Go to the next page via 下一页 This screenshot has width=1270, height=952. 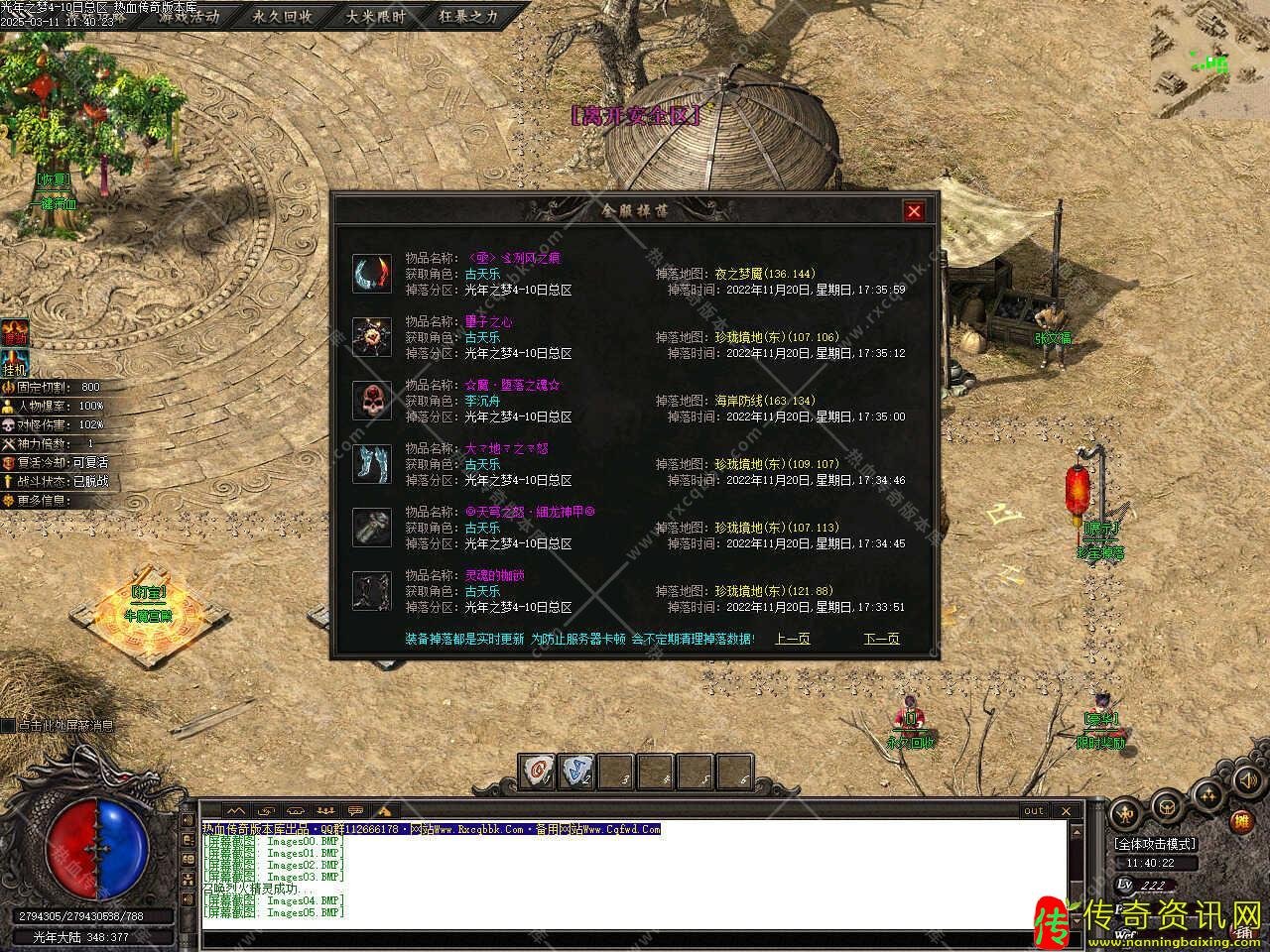pos(881,639)
